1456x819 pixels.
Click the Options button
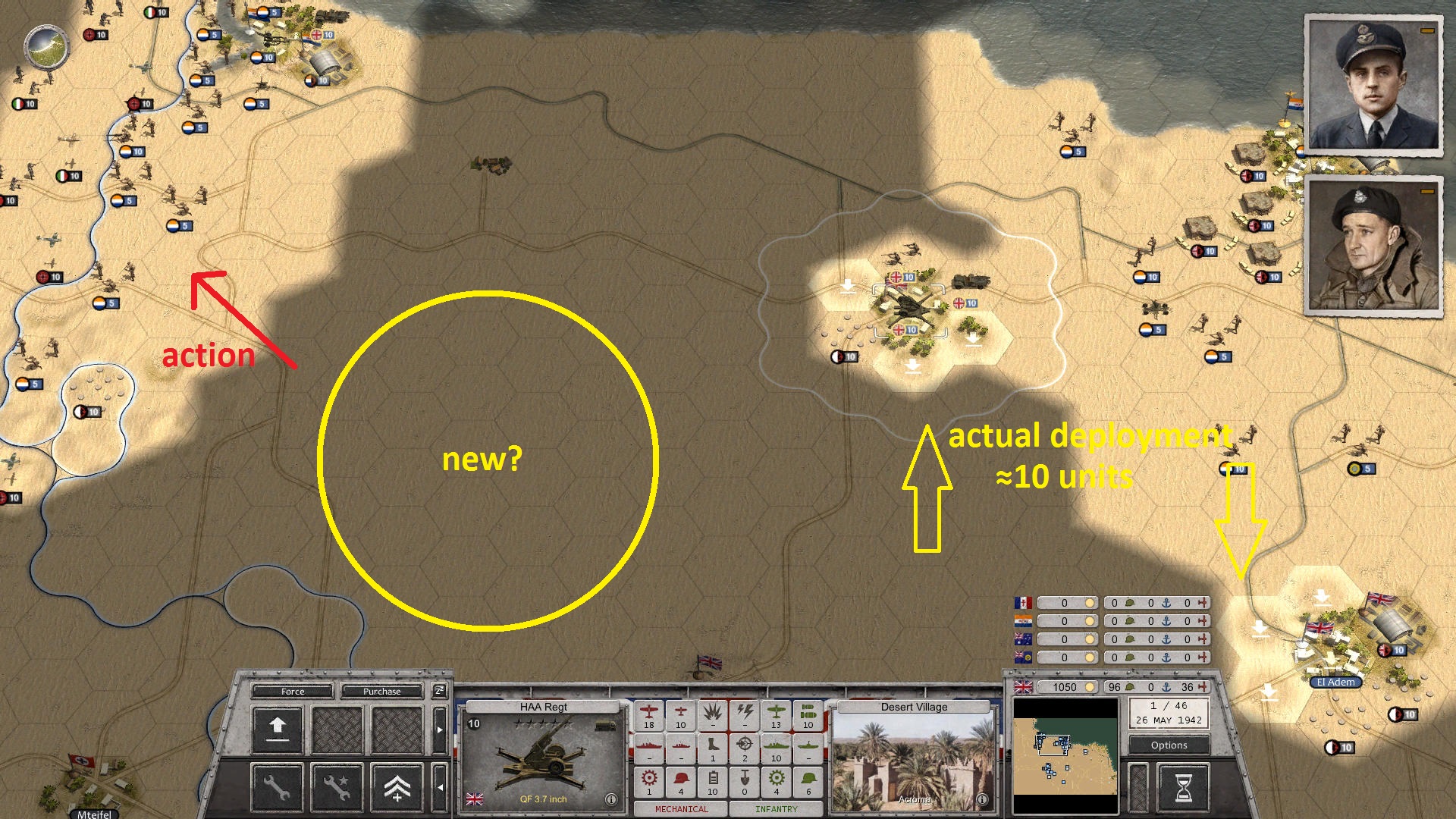tap(1168, 745)
